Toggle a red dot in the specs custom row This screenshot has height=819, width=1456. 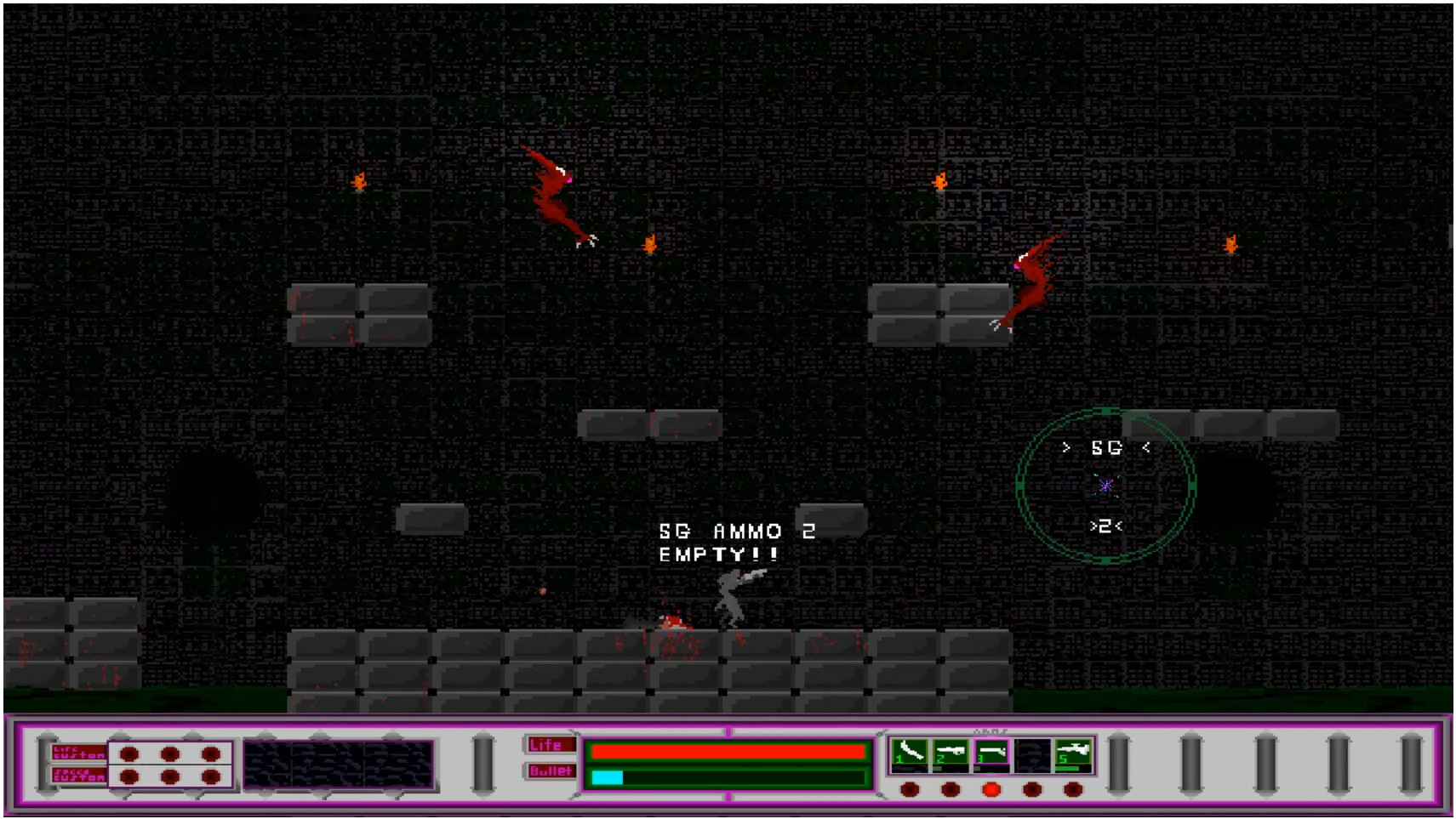pos(129,777)
